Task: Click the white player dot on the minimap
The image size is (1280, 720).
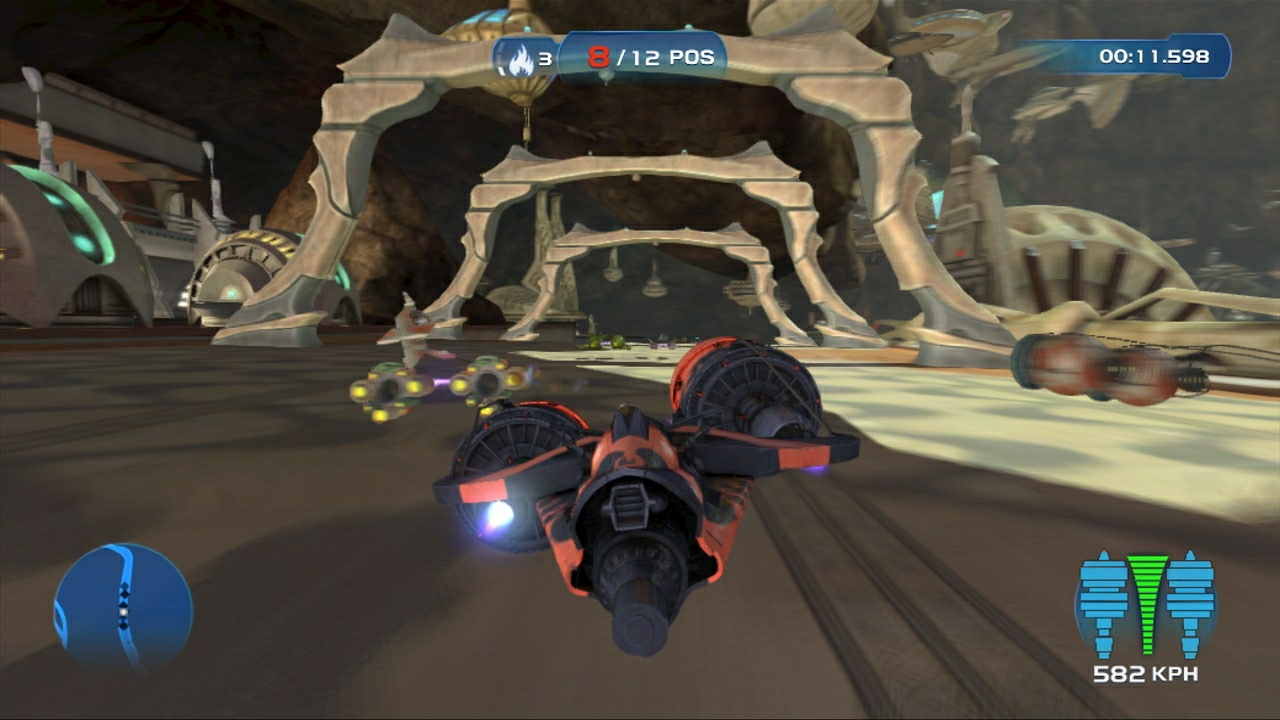Action: coord(123,612)
